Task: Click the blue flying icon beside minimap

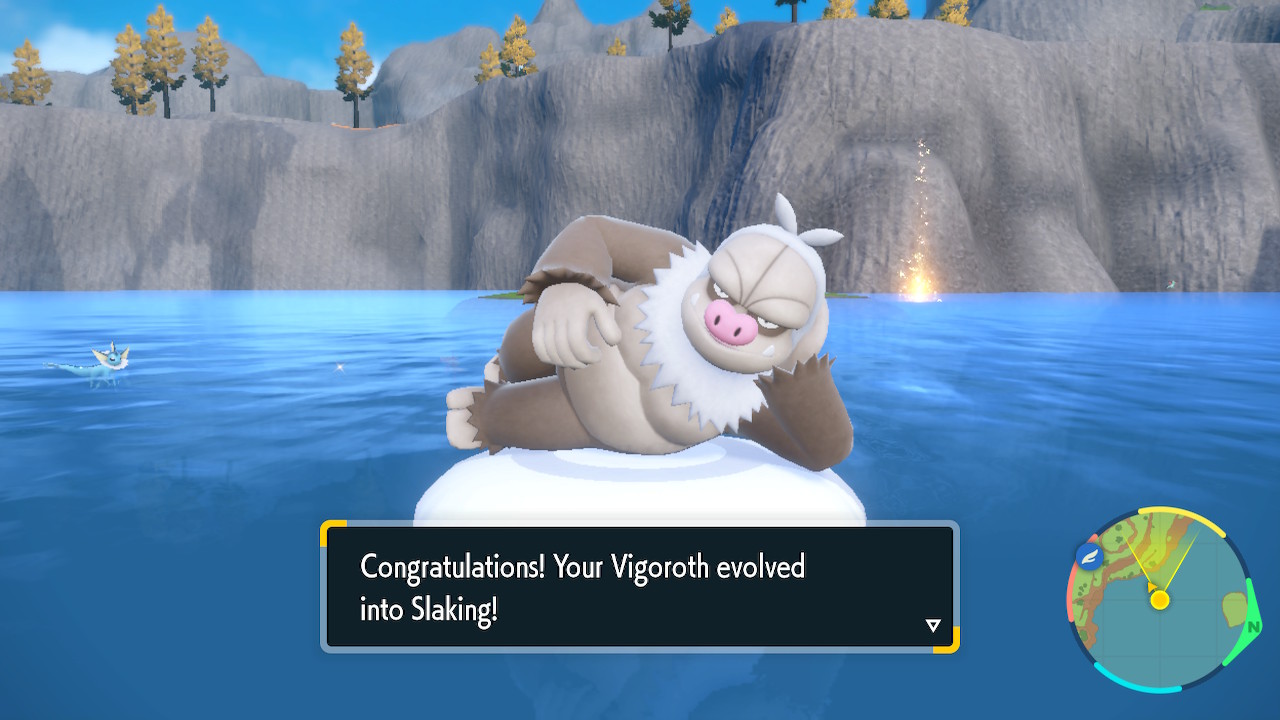Action: pyautogui.click(x=1088, y=557)
